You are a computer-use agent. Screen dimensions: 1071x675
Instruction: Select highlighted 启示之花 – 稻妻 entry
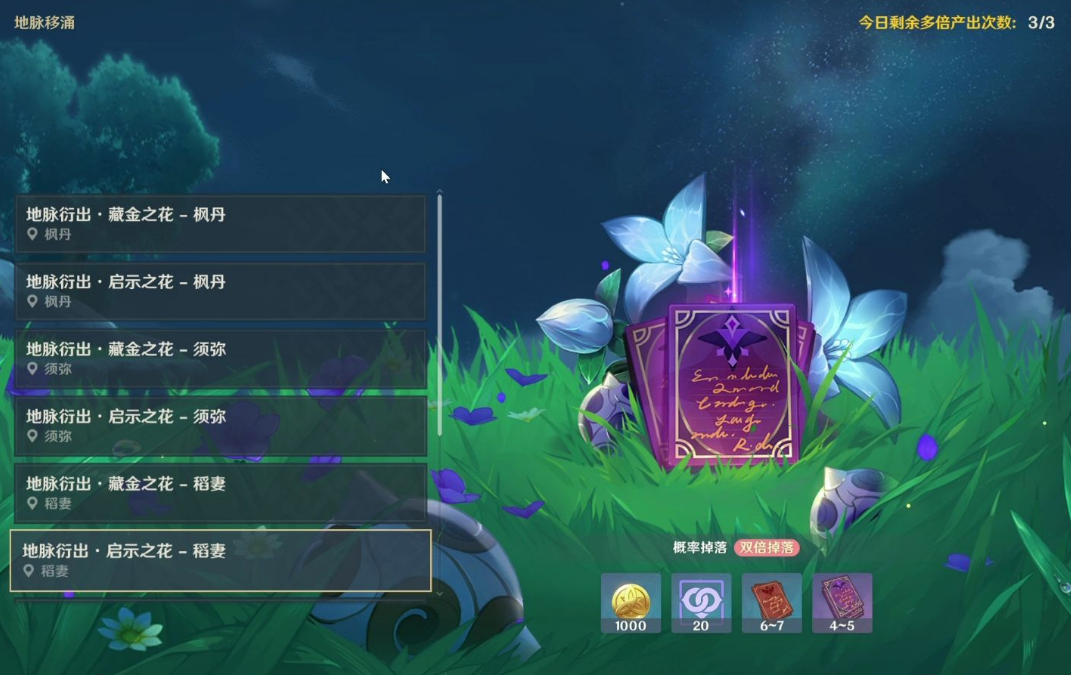[x=220, y=560]
